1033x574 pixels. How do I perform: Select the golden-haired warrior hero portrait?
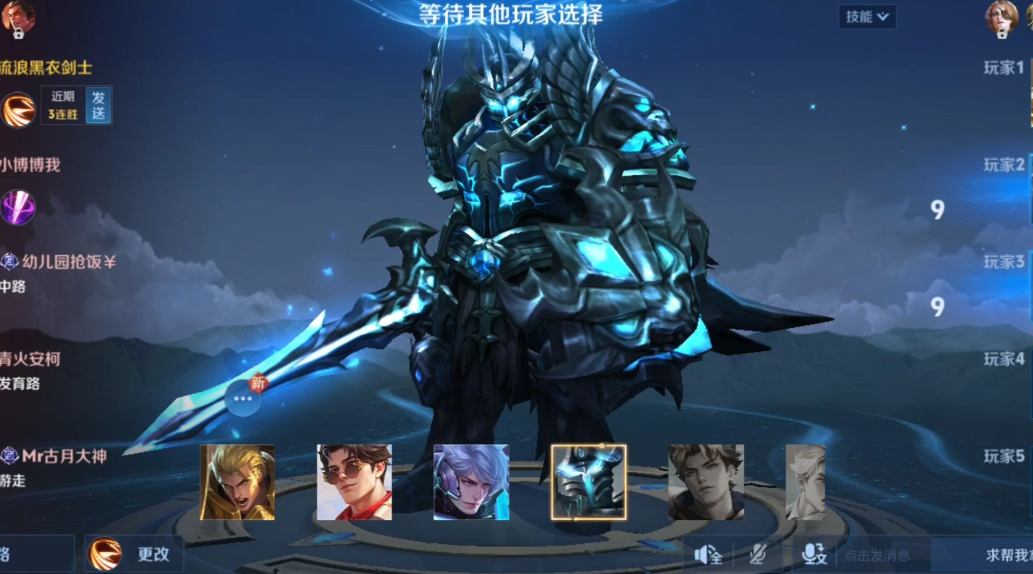coord(237,482)
